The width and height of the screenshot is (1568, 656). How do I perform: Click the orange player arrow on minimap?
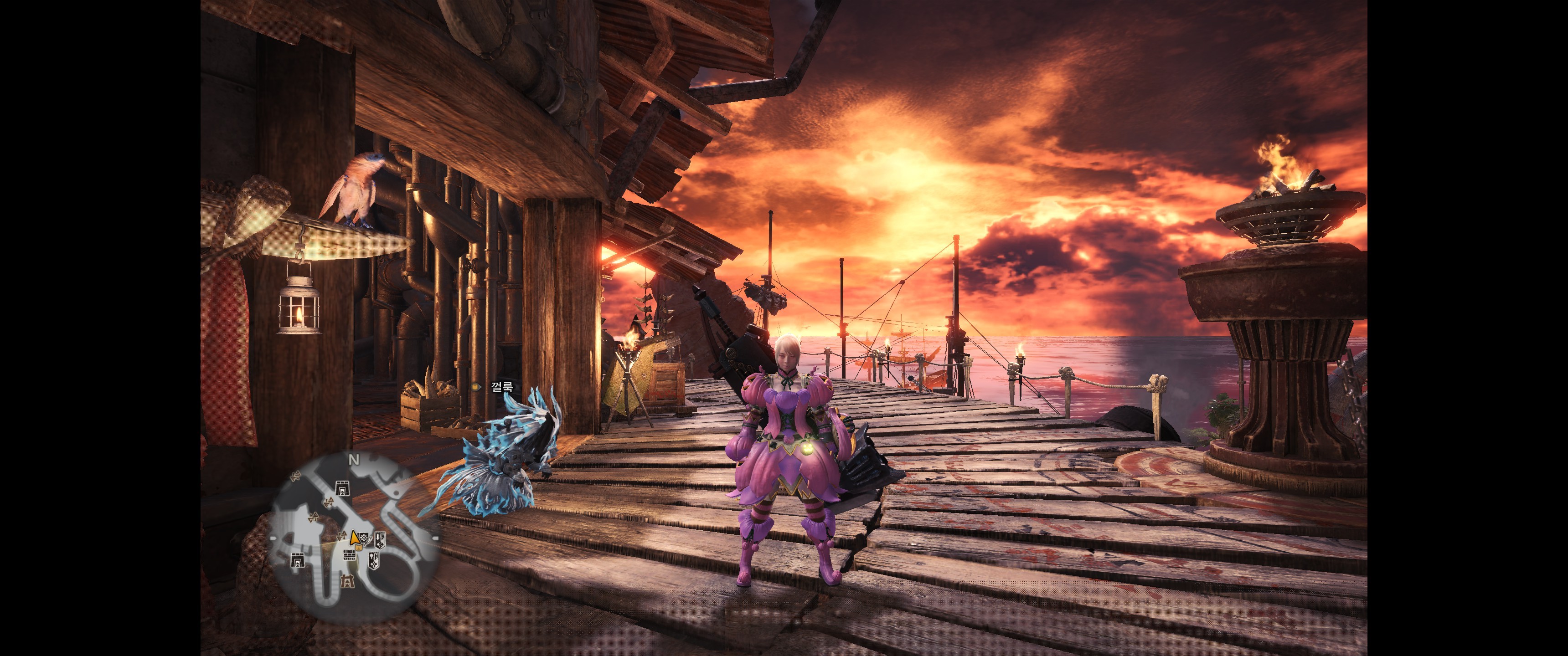354,538
